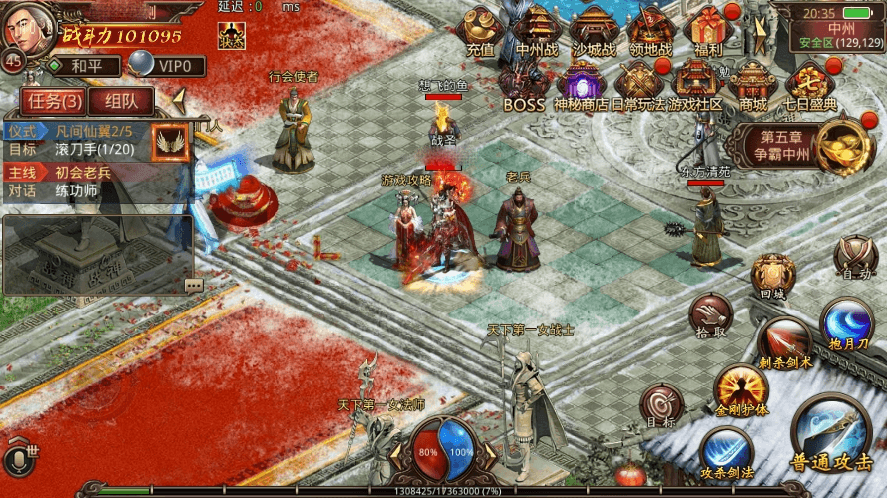Toggle the 自动 auto-battle button
The width and height of the screenshot is (887, 498).
[x=855, y=256]
